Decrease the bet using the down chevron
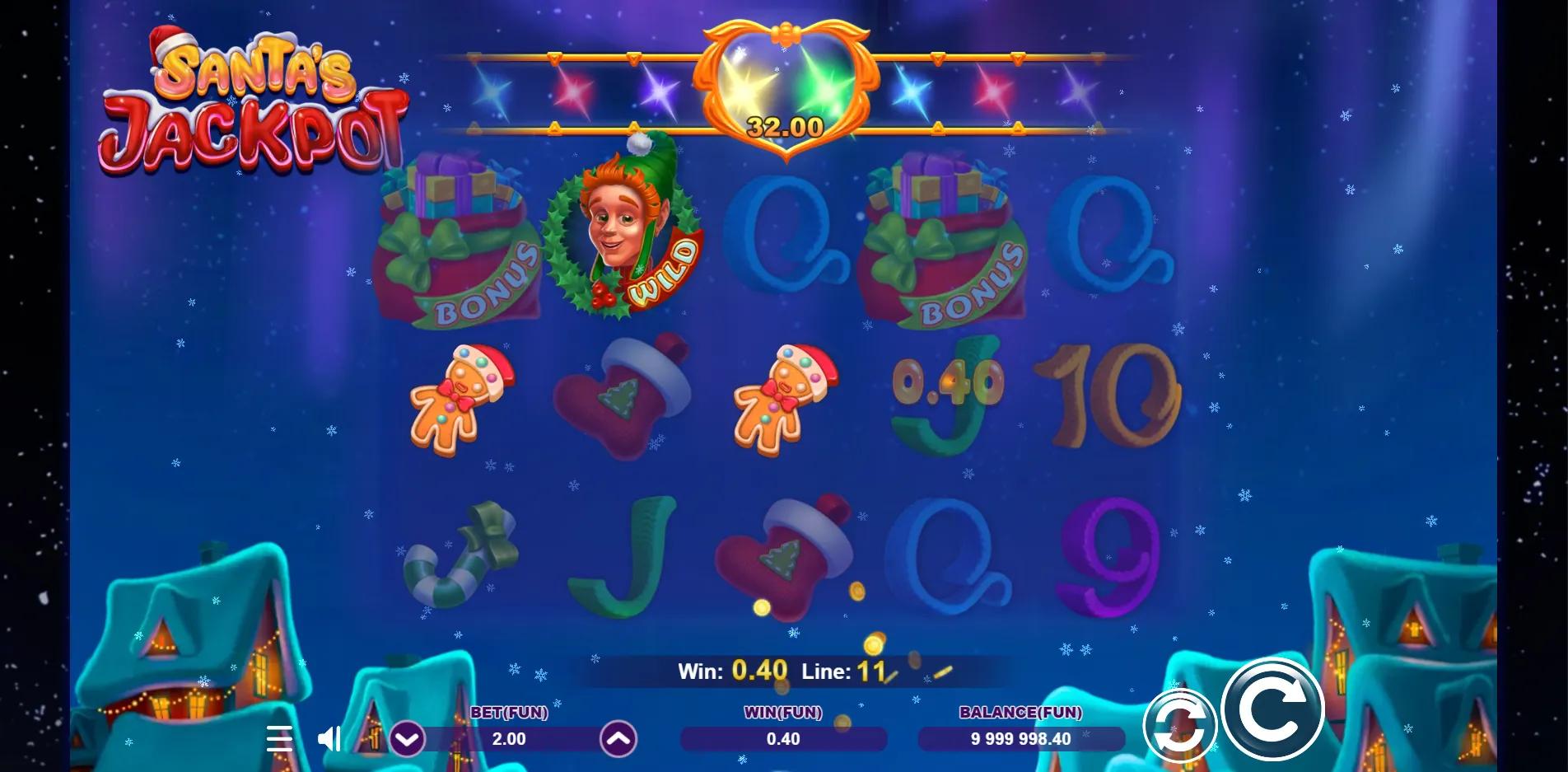Image resolution: width=1568 pixels, height=772 pixels. pos(406,739)
